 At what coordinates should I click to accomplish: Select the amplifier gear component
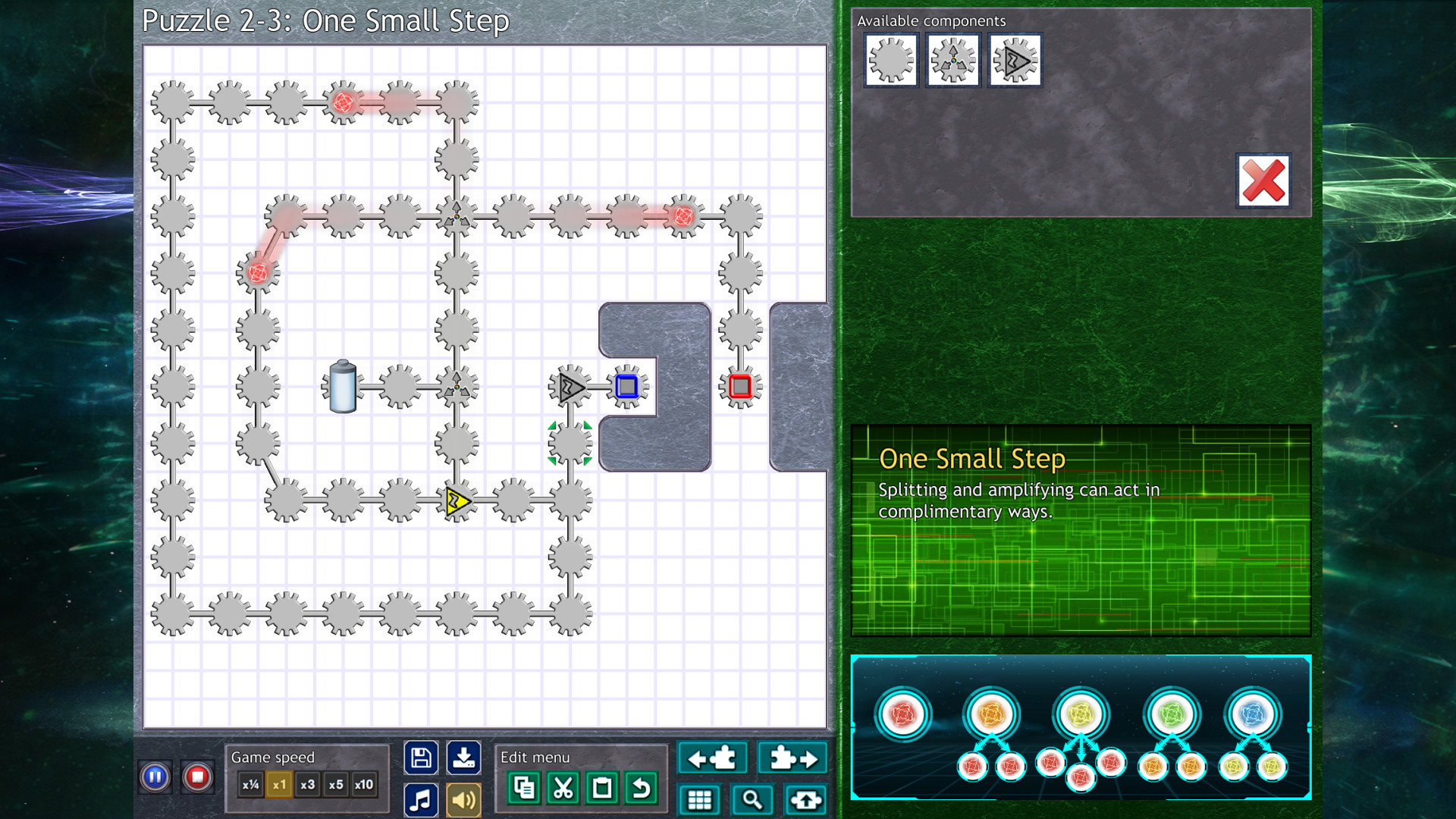pyautogui.click(x=1015, y=60)
